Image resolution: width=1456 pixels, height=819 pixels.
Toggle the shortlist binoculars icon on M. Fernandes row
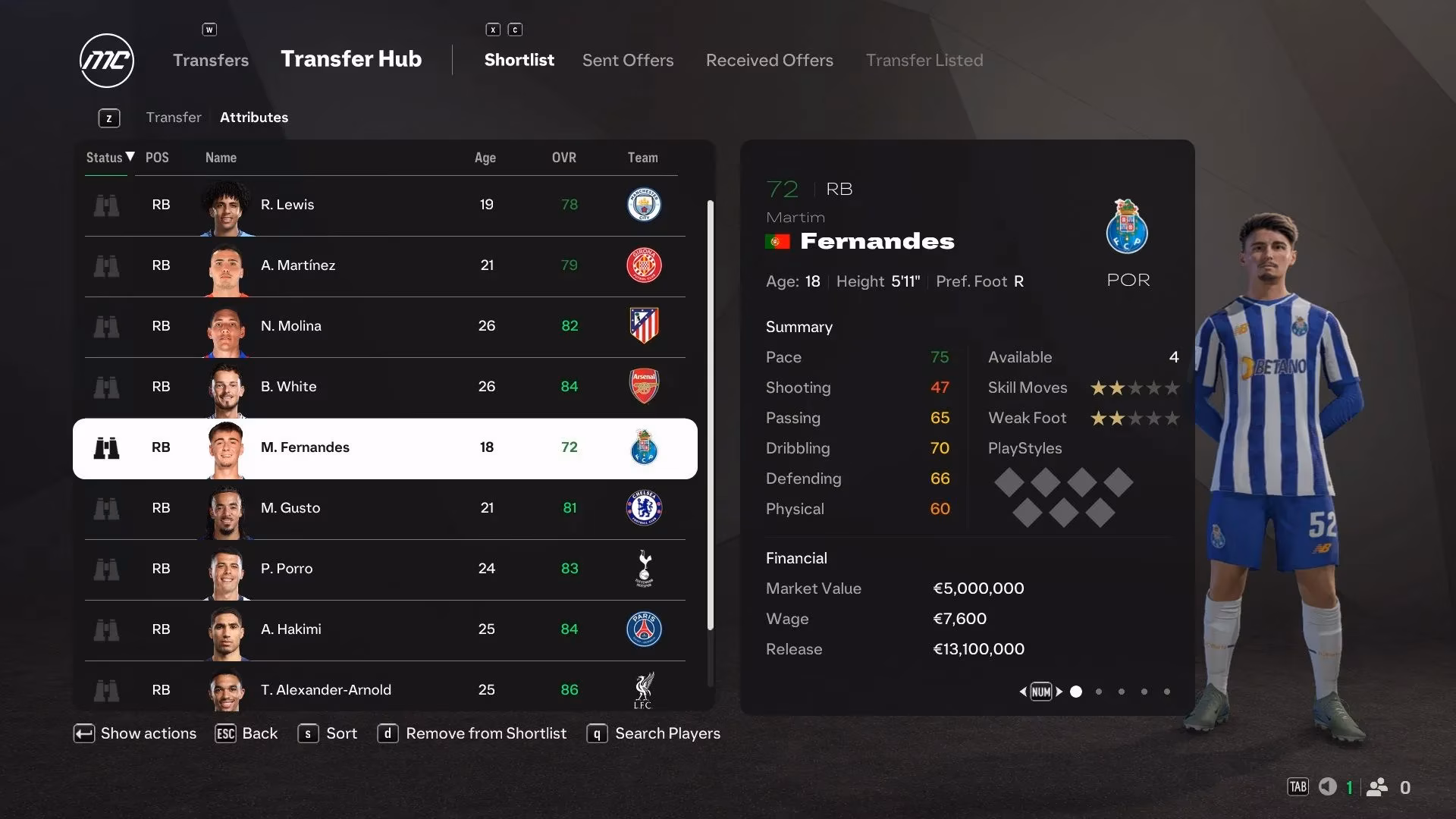tap(107, 447)
